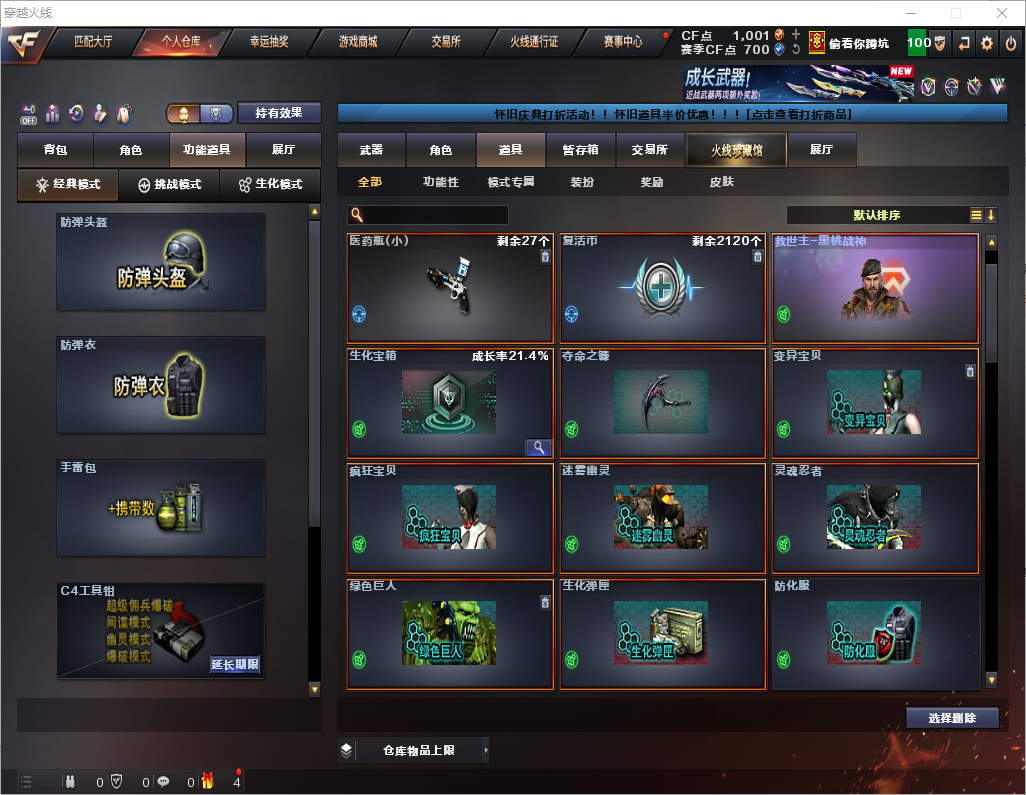Open the 火线珍藏馆 collection tab
The width and height of the screenshot is (1026, 795).
click(x=735, y=150)
